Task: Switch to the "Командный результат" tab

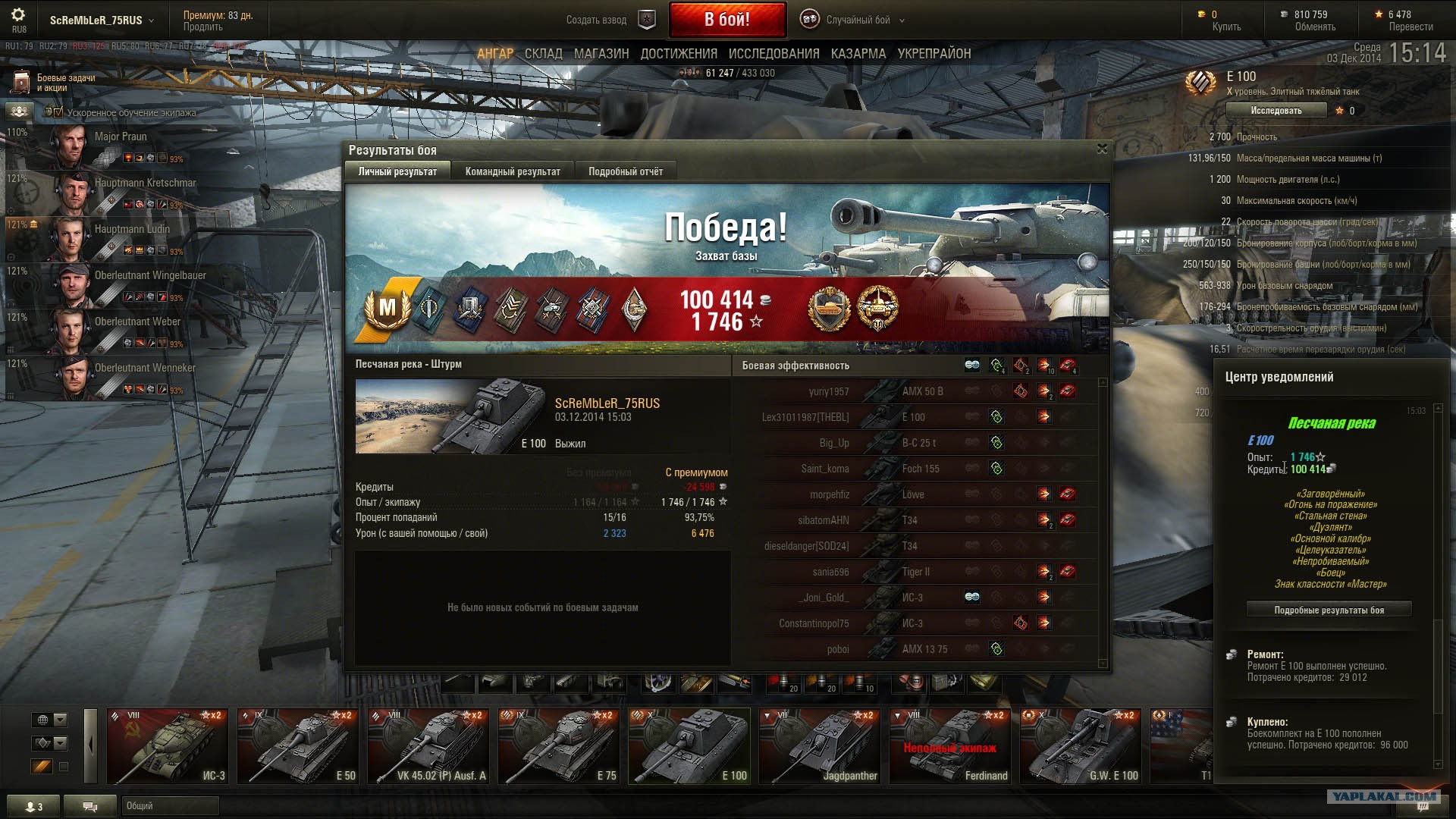Action: 513,171
